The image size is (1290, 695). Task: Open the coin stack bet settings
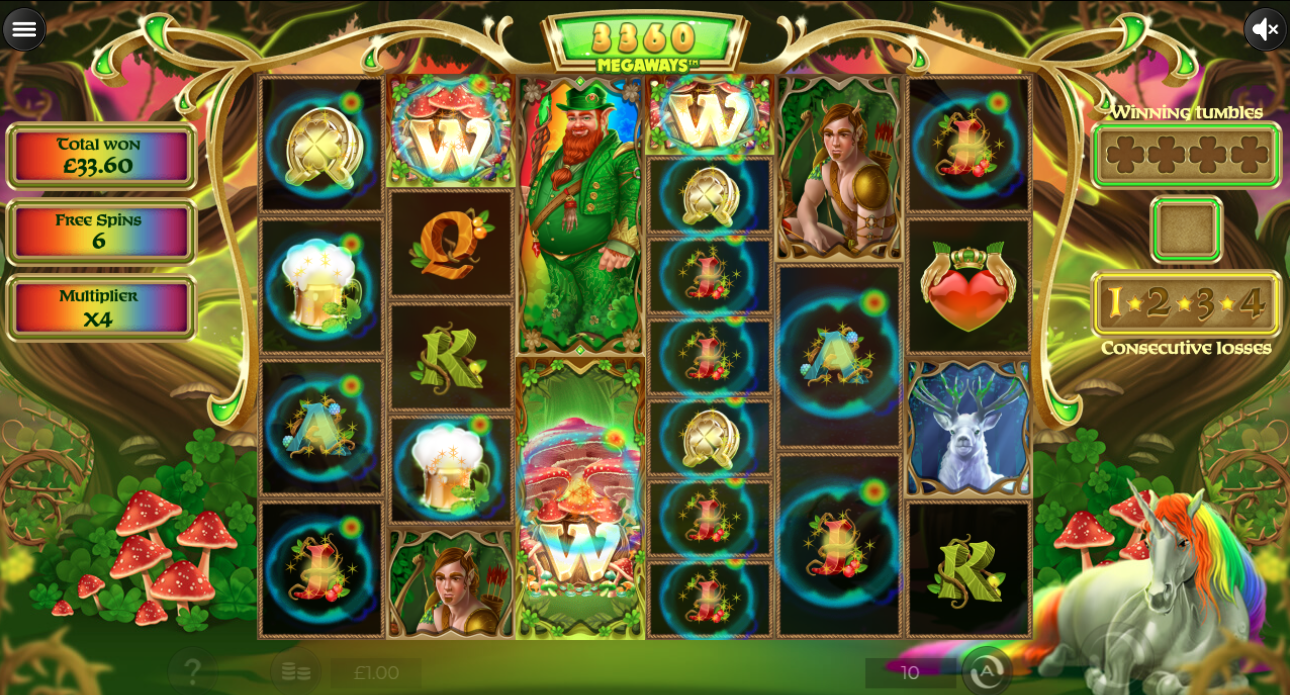pos(295,672)
